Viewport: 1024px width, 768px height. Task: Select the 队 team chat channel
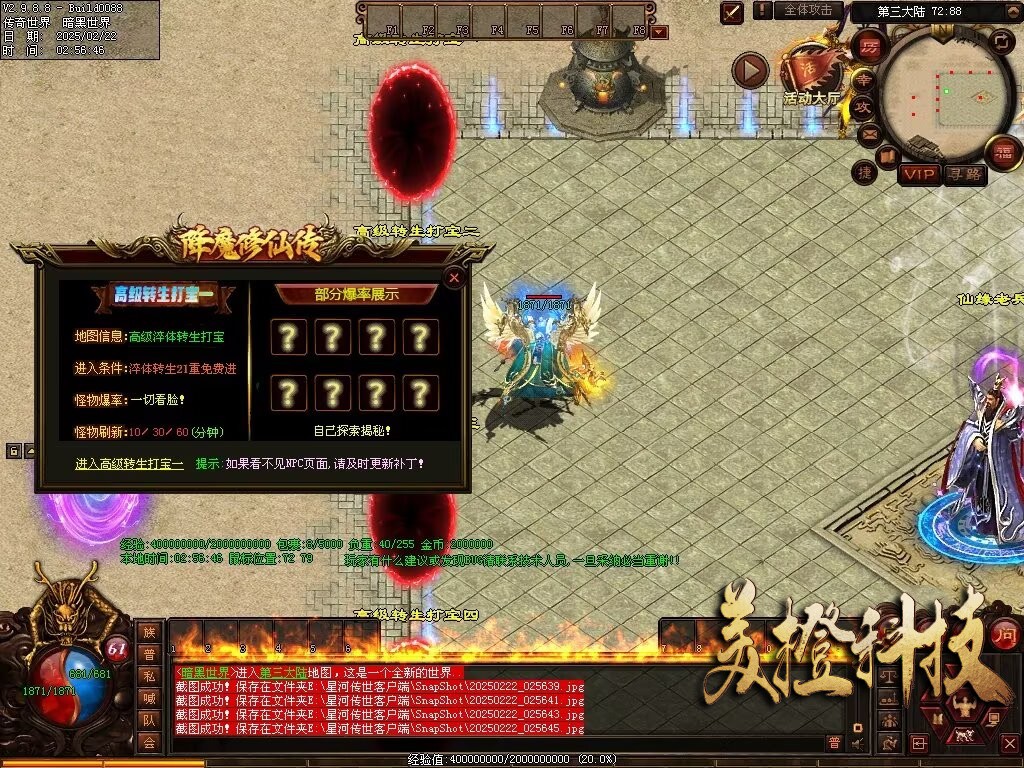[148, 720]
